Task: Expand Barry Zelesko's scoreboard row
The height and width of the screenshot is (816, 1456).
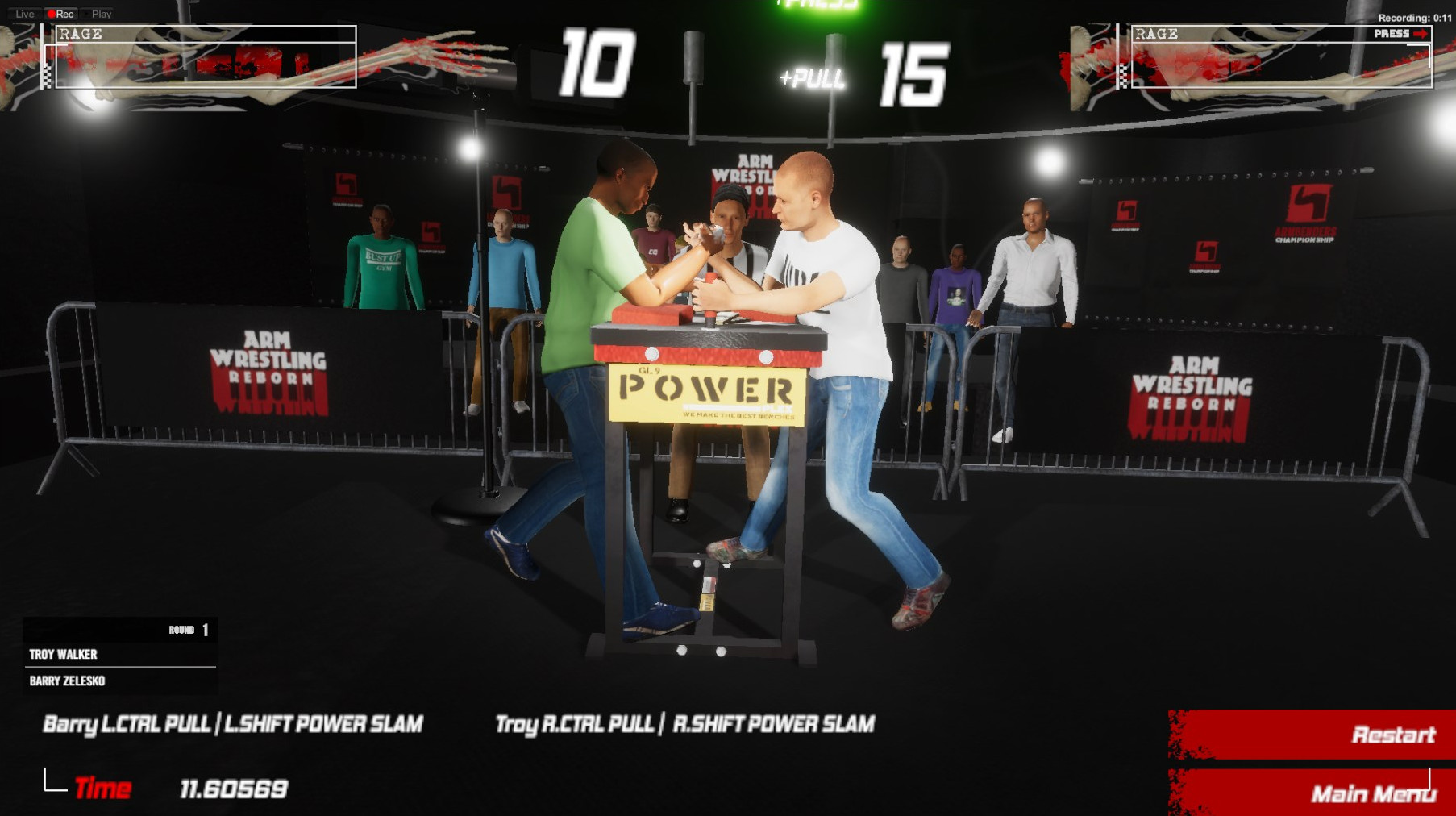Action: pyautogui.click(x=119, y=681)
